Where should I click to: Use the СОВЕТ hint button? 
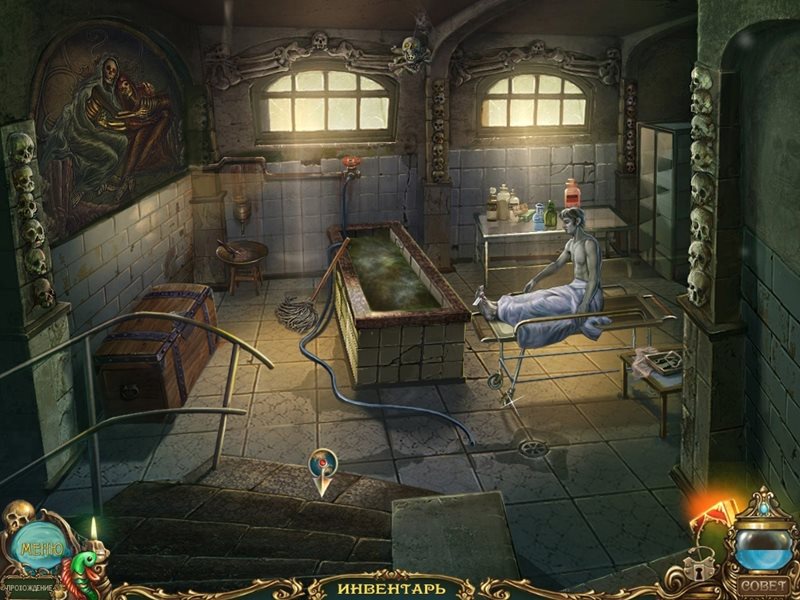tap(762, 585)
